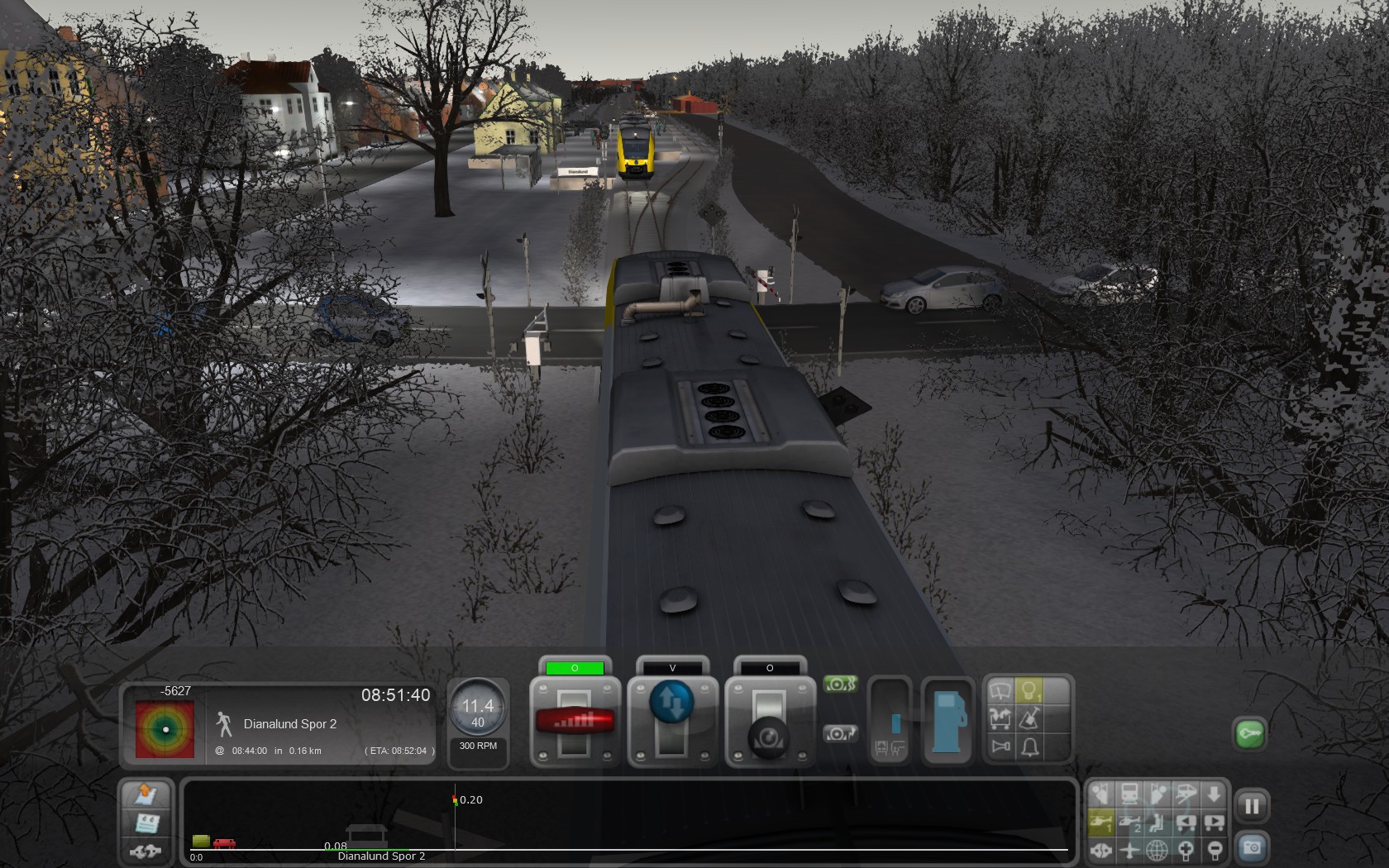1389x868 pixels.
Task: Adjust the train brake lever
Action: (769, 732)
